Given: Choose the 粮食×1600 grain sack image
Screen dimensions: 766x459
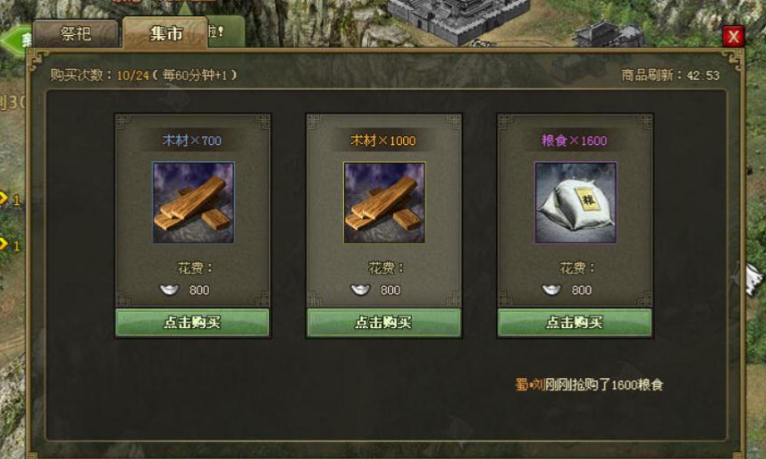Looking at the screenshot, I should (575, 203).
